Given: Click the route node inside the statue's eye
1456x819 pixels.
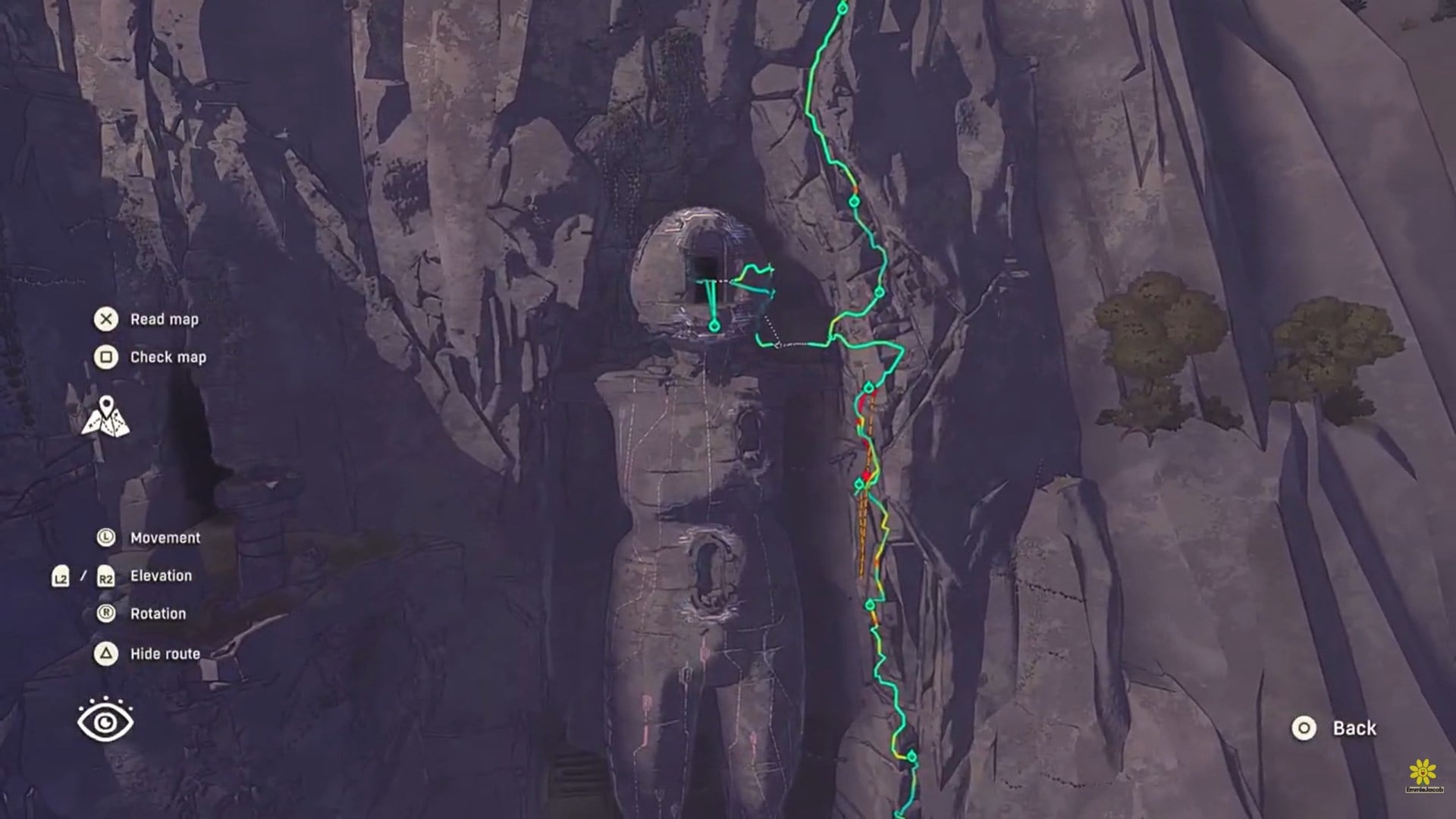Looking at the screenshot, I should [714, 326].
